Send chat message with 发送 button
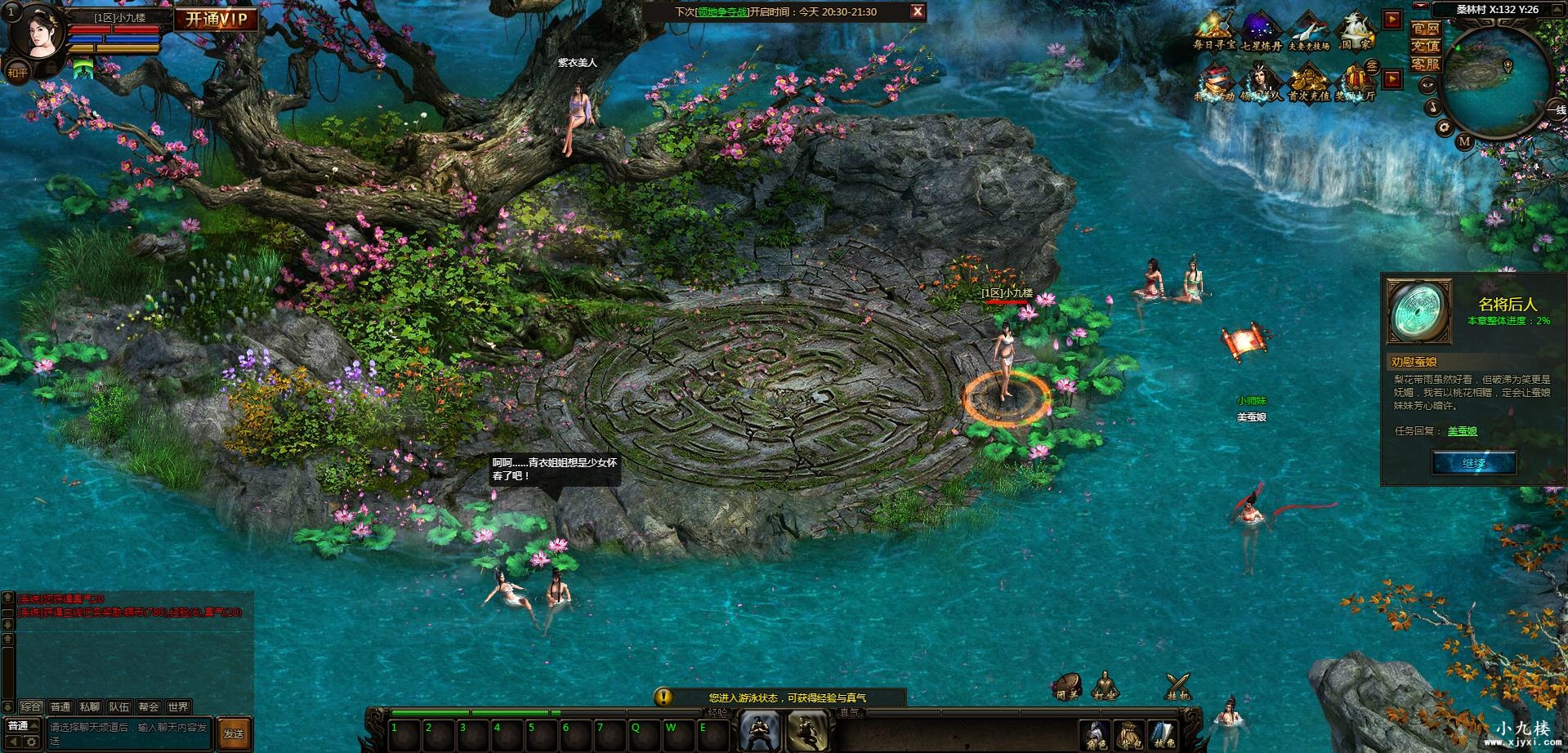Screen dimensions: 1568x753 (x=234, y=733)
